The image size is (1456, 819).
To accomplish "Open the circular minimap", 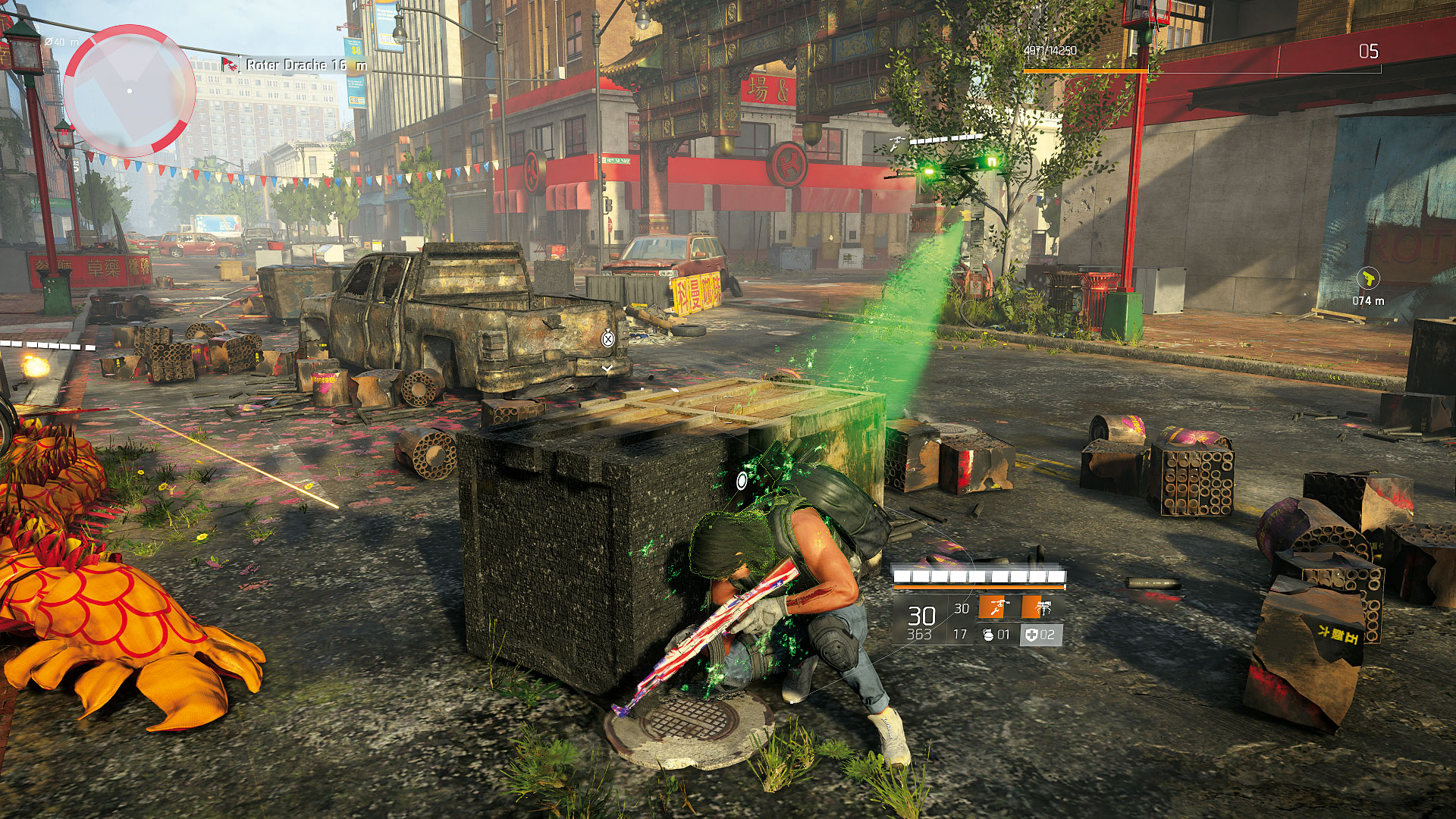I will 130,91.
